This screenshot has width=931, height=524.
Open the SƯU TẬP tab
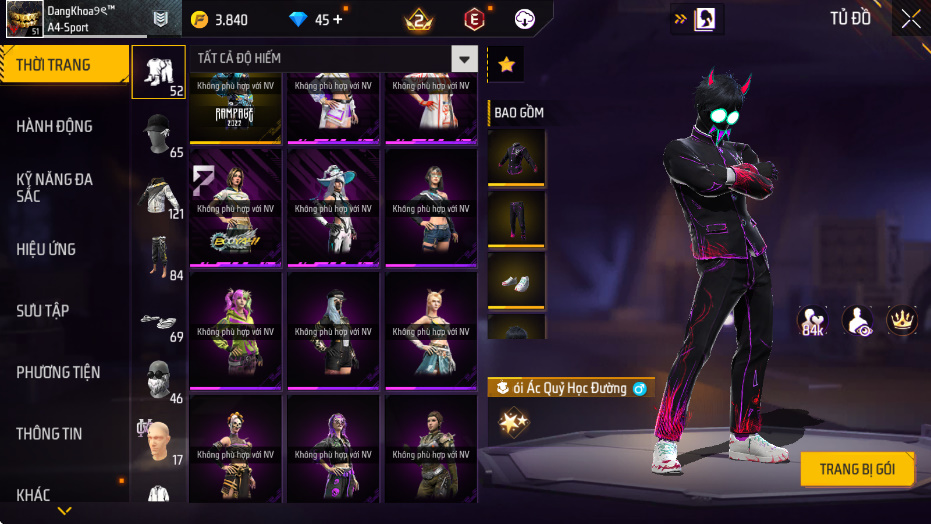point(43,311)
